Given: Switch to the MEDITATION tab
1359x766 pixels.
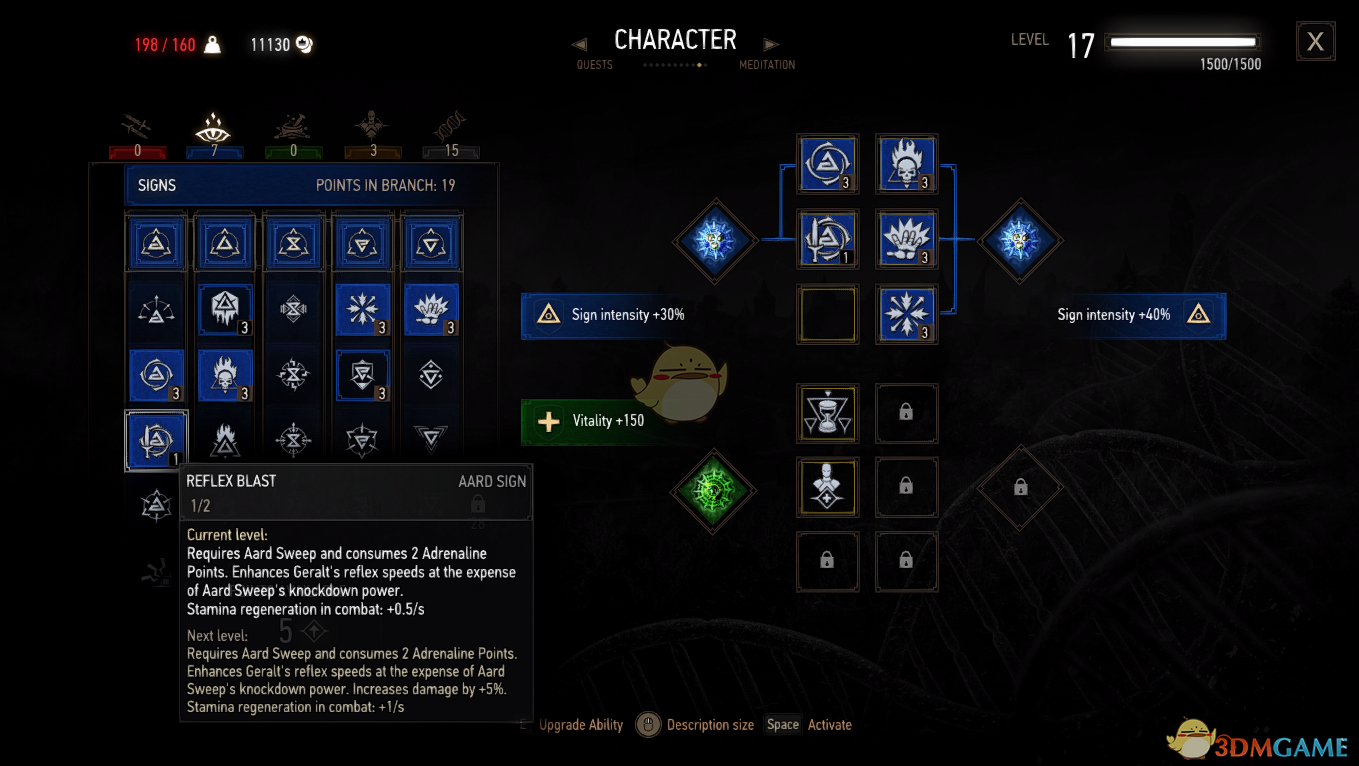Looking at the screenshot, I should pyautogui.click(x=767, y=63).
